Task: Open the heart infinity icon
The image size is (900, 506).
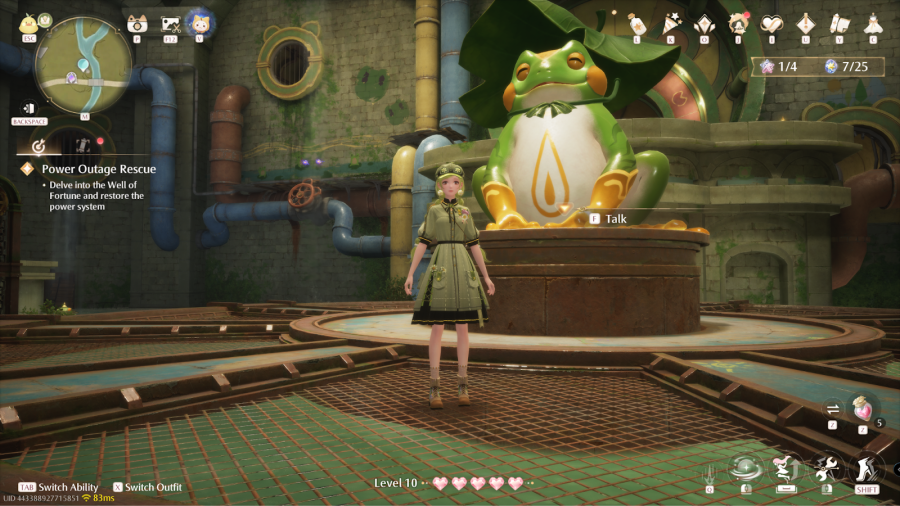Action: (772, 23)
